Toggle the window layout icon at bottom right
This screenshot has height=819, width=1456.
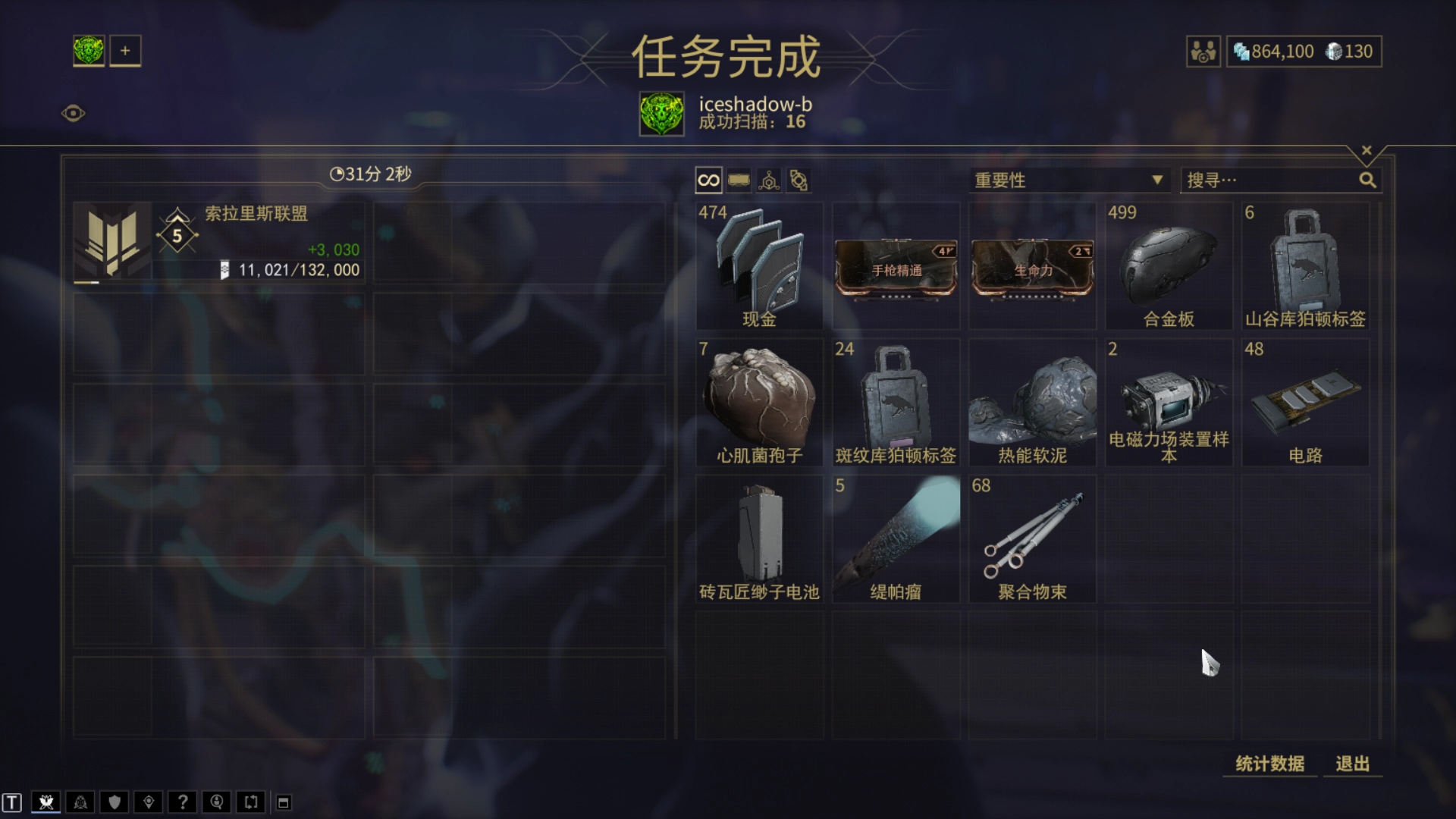pyautogui.click(x=283, y=802)
